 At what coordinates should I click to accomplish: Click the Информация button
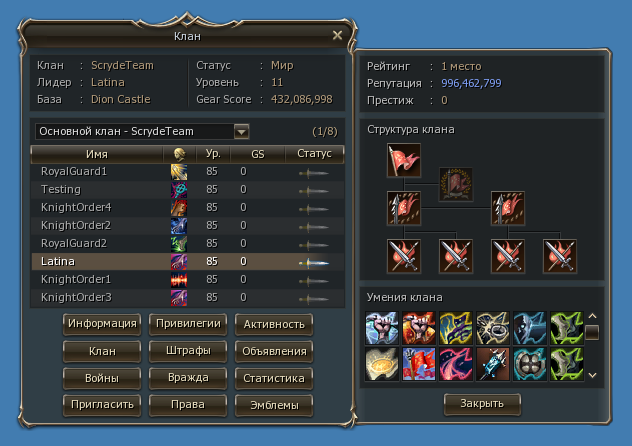[102, 324]
